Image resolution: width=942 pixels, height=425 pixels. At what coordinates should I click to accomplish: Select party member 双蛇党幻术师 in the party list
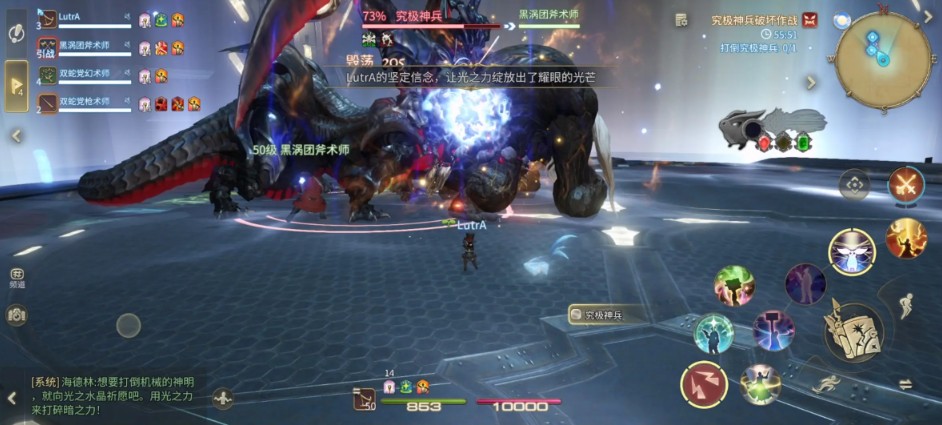click(x=84, y=75)
